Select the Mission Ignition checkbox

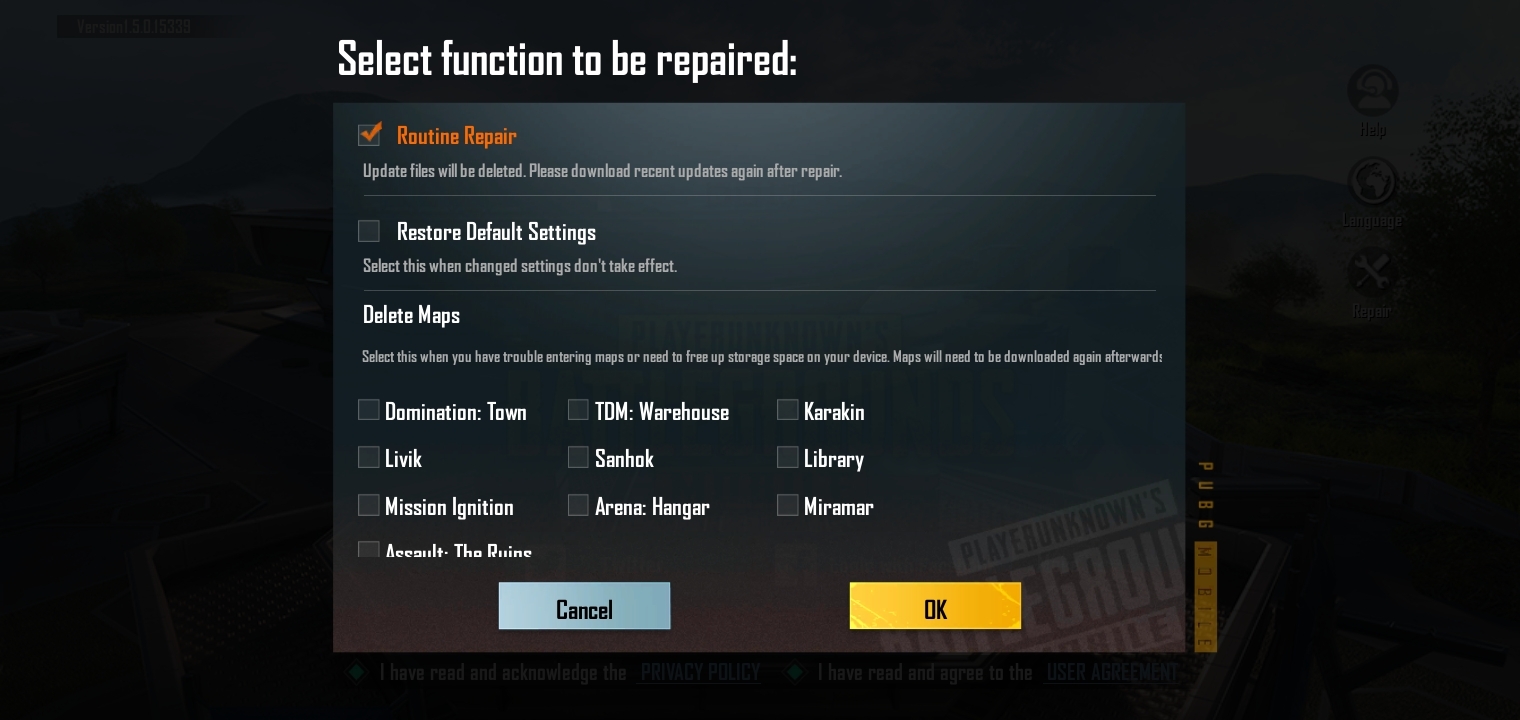coord(369,505)
